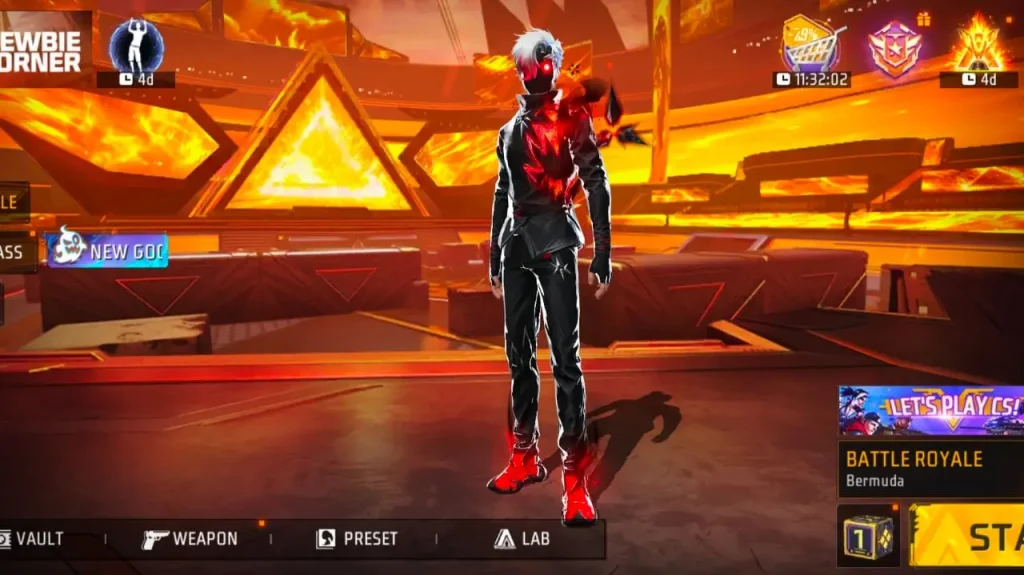The height and width of the screenshot is (575, 1024).
Task: Tap the yellow Start button
Action: 968,536
